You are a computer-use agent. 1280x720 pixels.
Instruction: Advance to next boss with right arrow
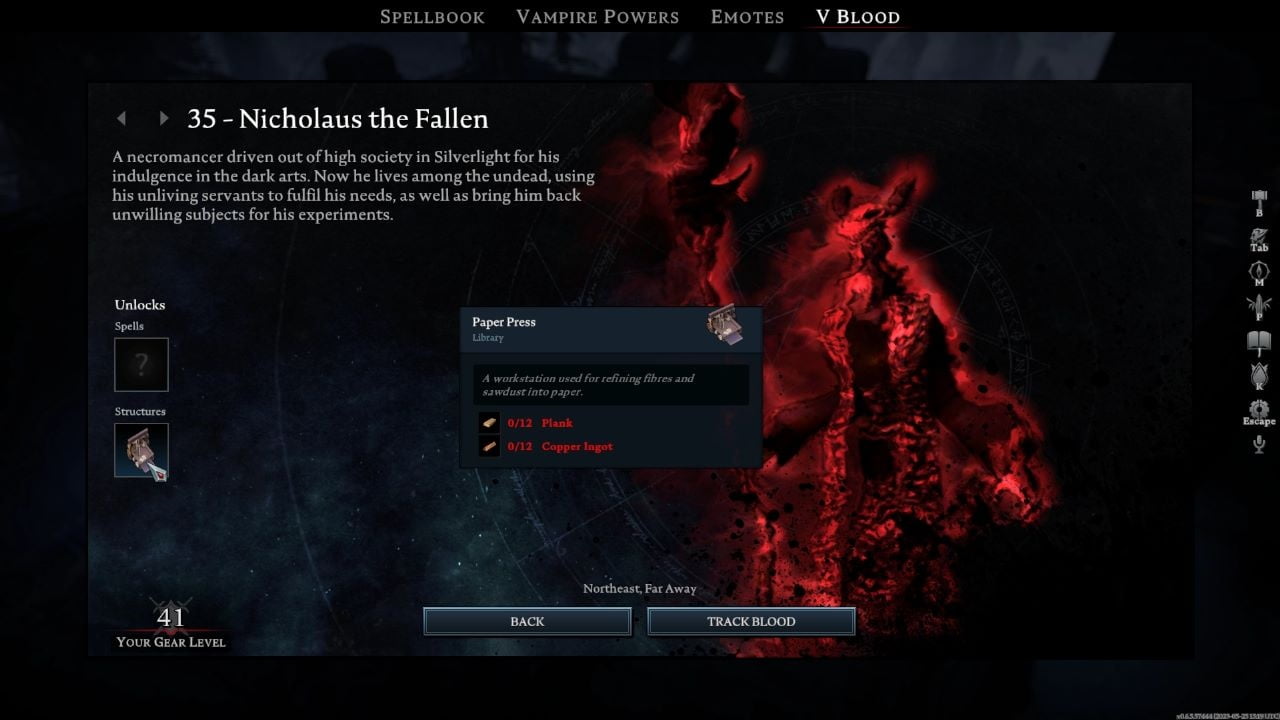[x=164, y=118]
